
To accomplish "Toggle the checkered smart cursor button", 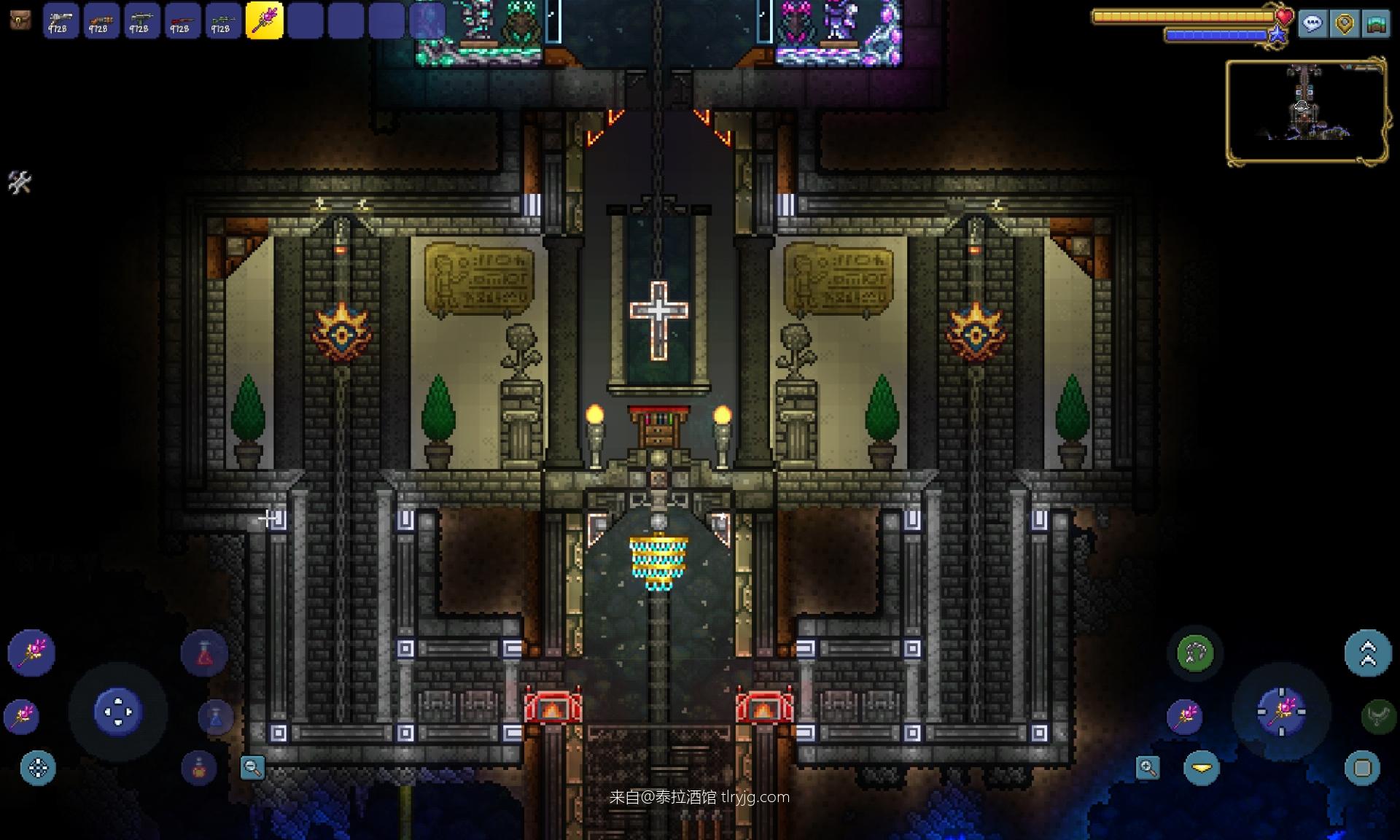I will click(x=38, y=768).
